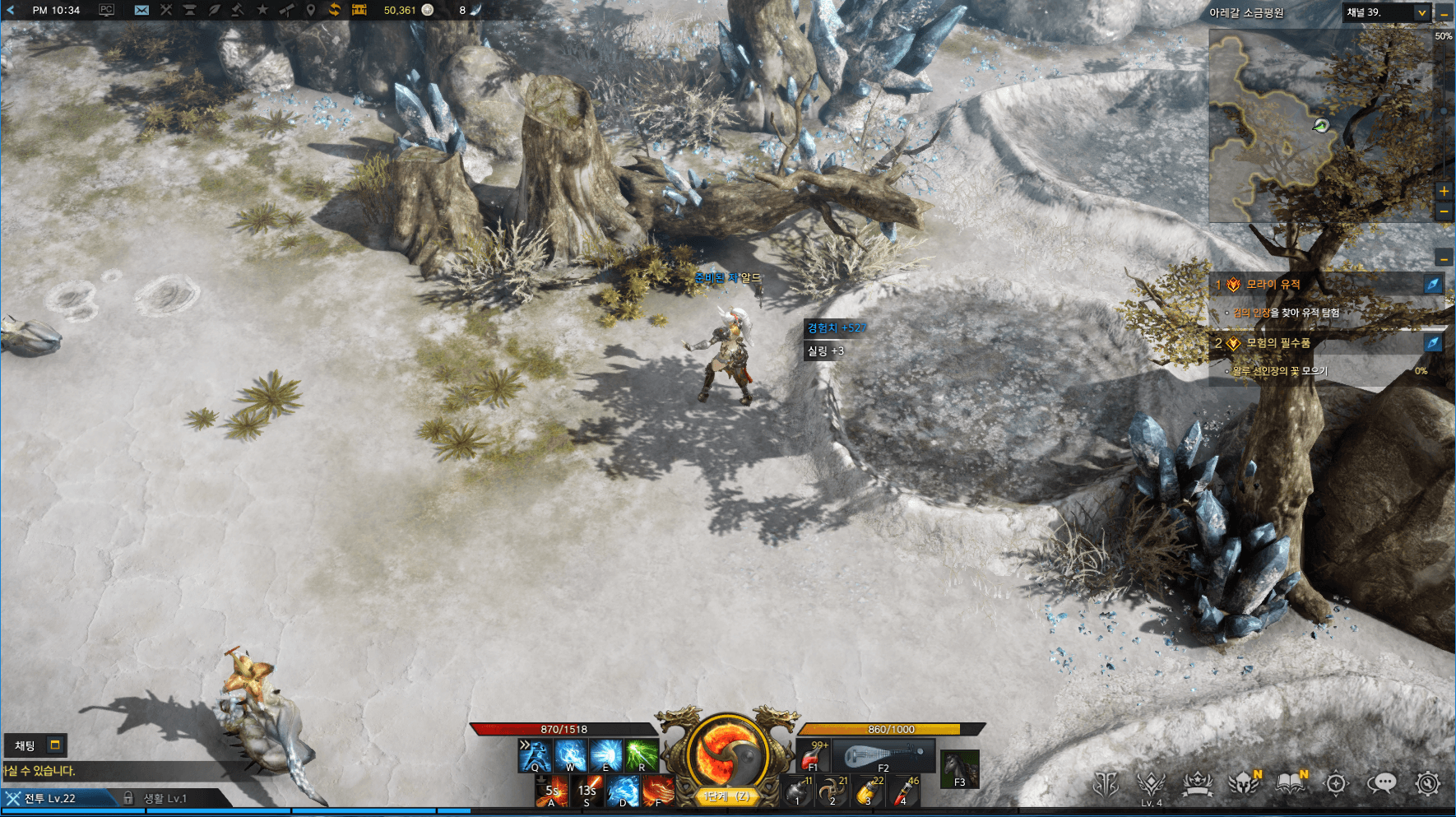This screenshot has height=817, width=1456.
Task: Open the 채팅 chat panel
Action: click(26, 745)
